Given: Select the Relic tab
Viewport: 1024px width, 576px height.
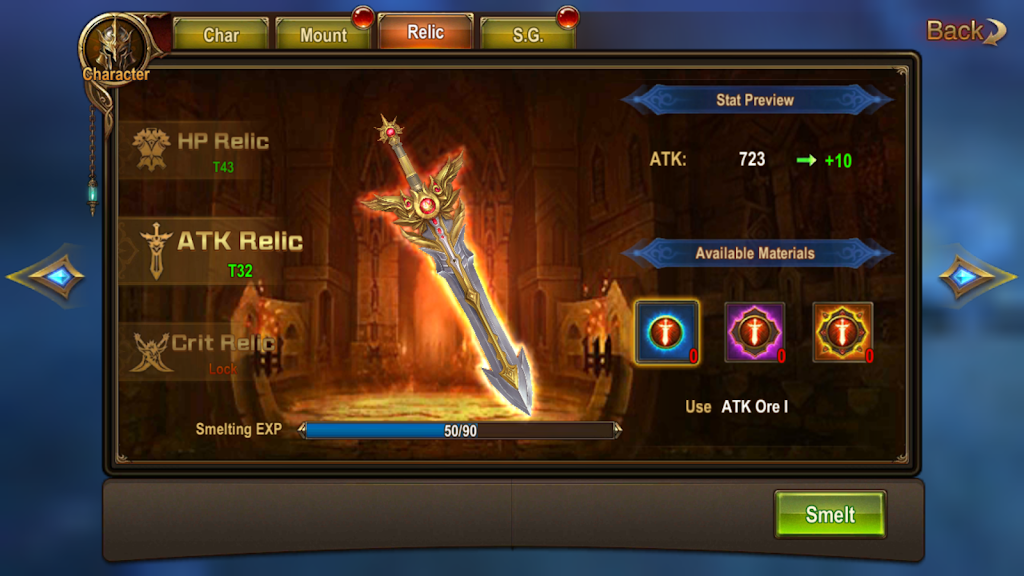Looking at the screenshot, I should [x=425, y=32].
